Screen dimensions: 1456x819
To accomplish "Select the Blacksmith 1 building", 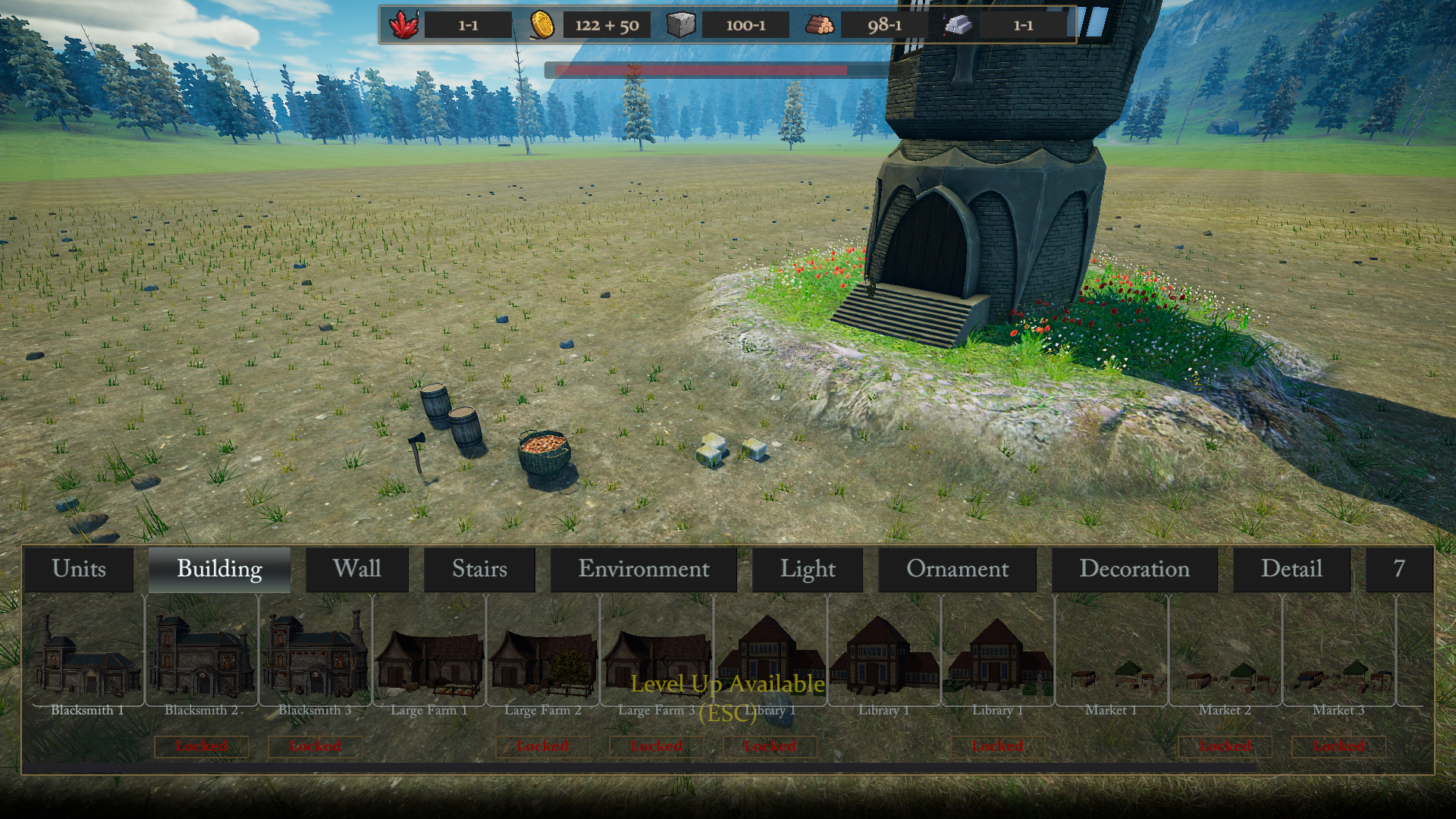I will point(87,656).
